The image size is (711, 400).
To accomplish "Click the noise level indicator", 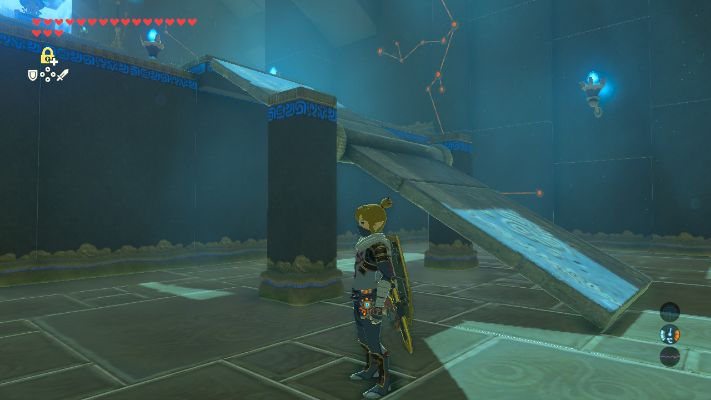I will pos(669,355).
